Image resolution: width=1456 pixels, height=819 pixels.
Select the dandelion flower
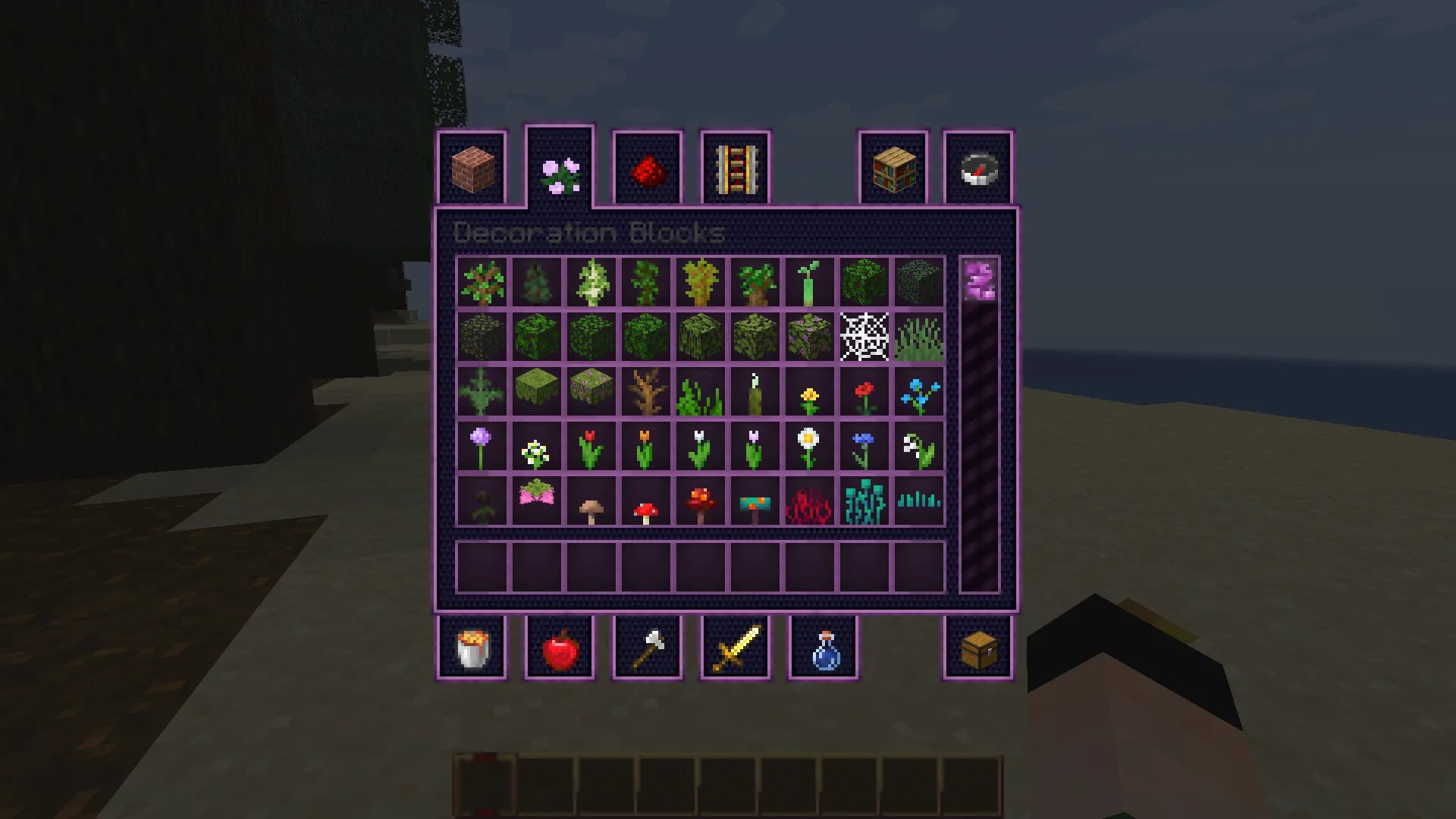[x=807, y=391]
